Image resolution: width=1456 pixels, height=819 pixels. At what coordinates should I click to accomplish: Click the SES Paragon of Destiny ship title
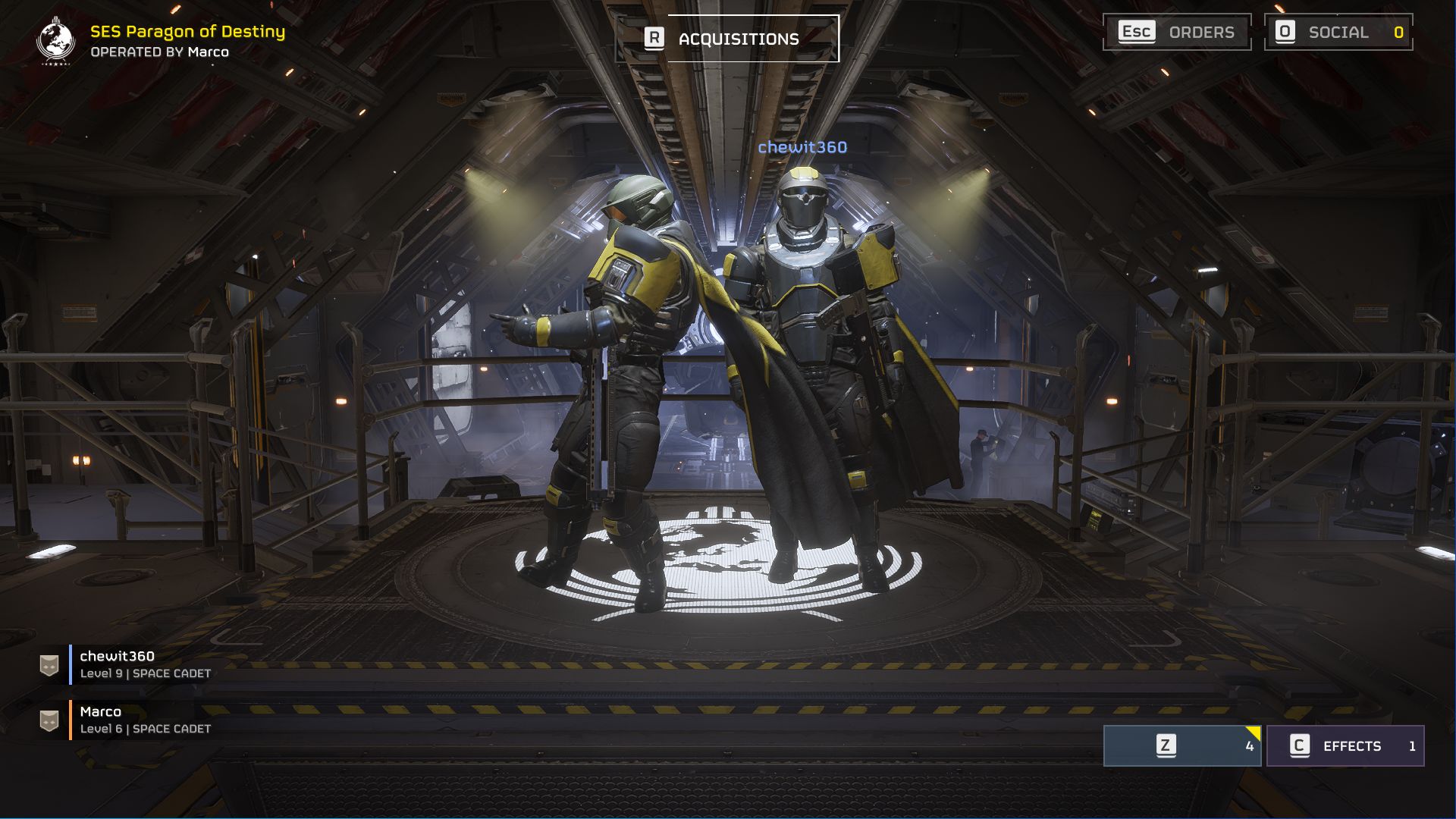coord(187,32)
